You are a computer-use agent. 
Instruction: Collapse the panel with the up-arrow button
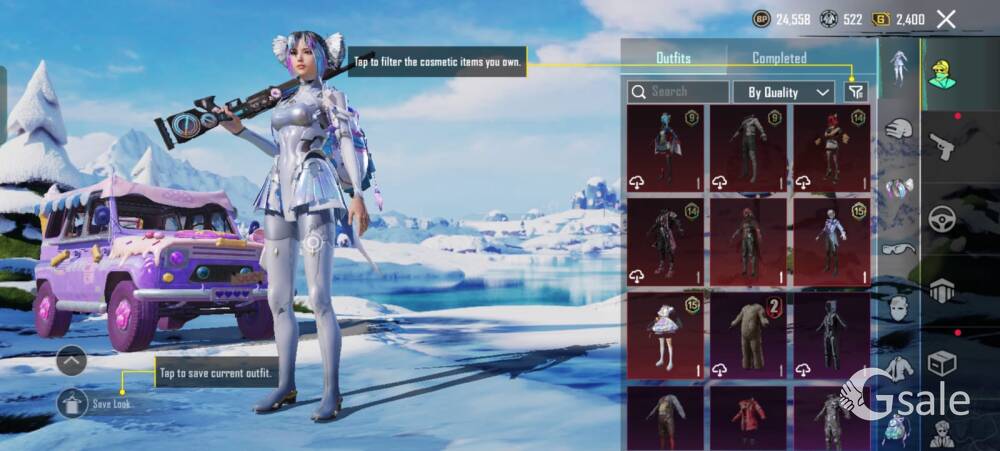tap(71, 360)
